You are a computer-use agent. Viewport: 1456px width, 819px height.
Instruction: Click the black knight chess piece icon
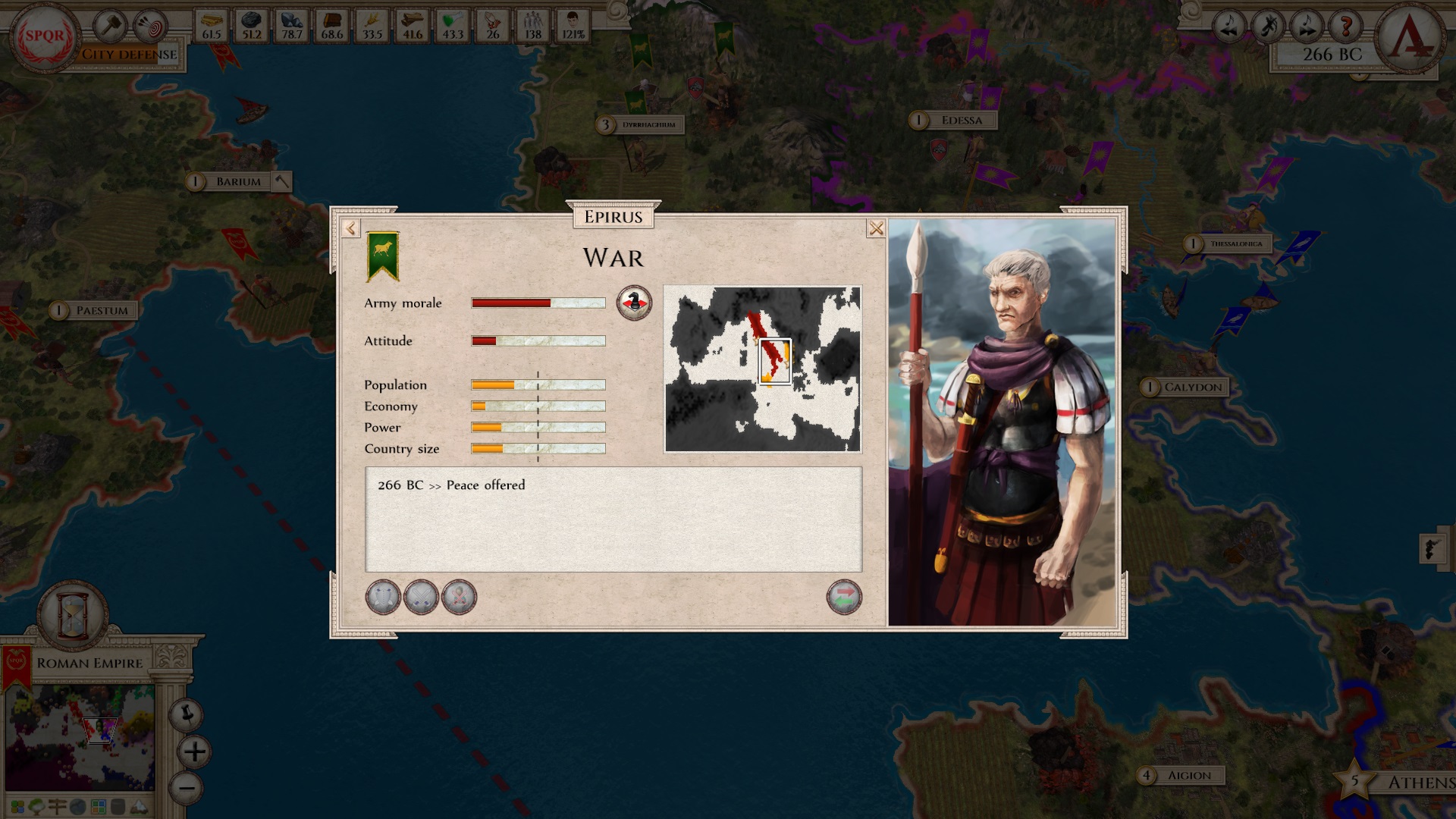tap(635, 303)
